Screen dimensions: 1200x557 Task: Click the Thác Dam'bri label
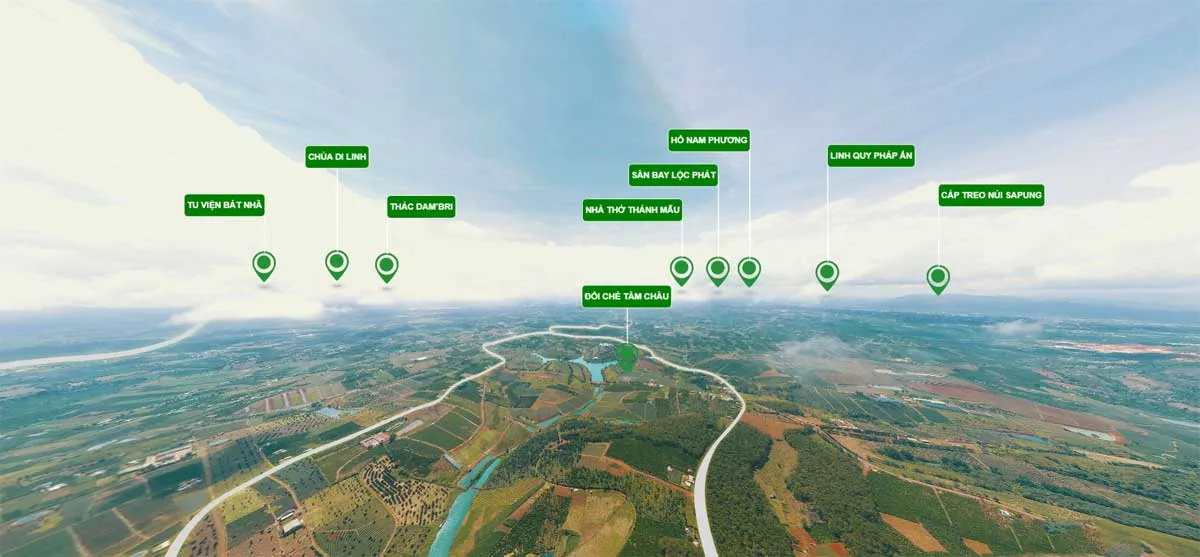tap(421, 207)
